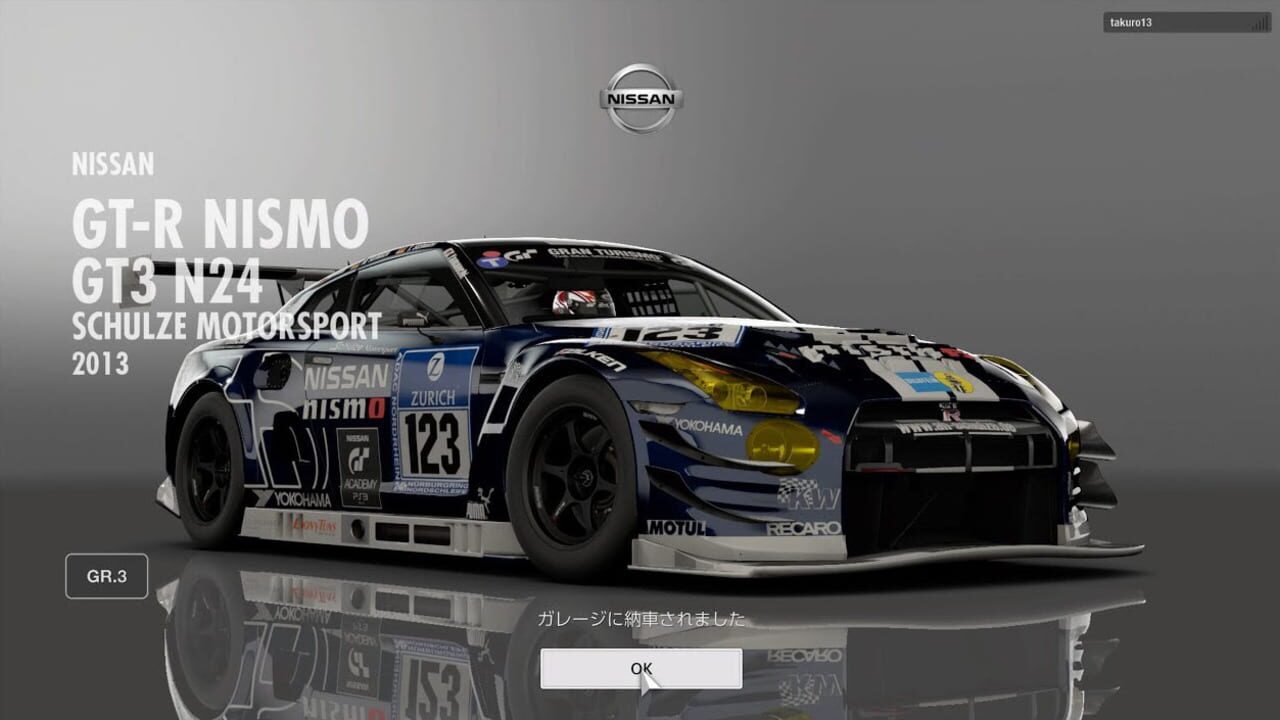Click the GT-R NISMO GT3 N24 heading
This screenshot has width=1280, height=720.
click(220, 250)
